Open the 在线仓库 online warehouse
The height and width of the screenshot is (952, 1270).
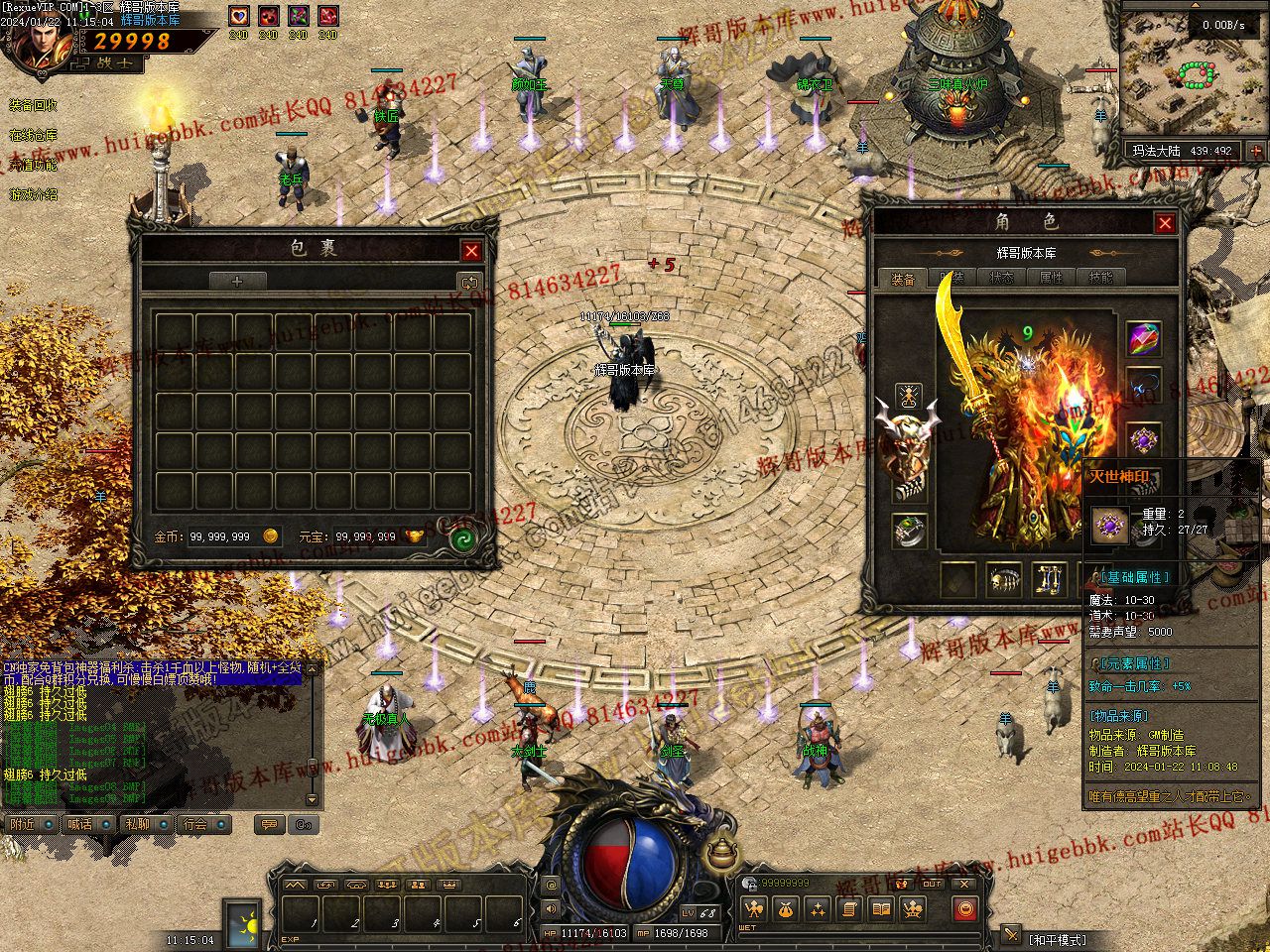[34, 135]
